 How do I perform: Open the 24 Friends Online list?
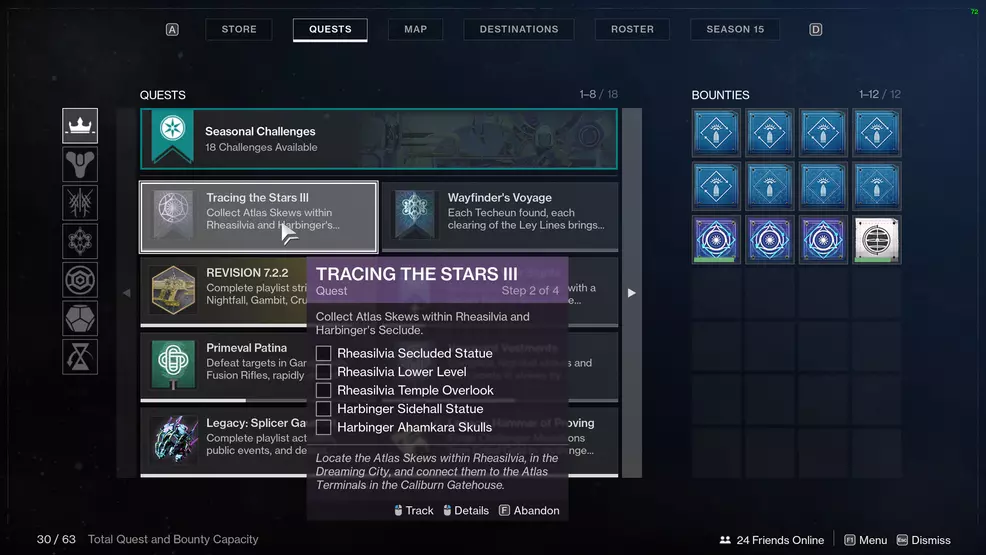[x=771, y=540]
